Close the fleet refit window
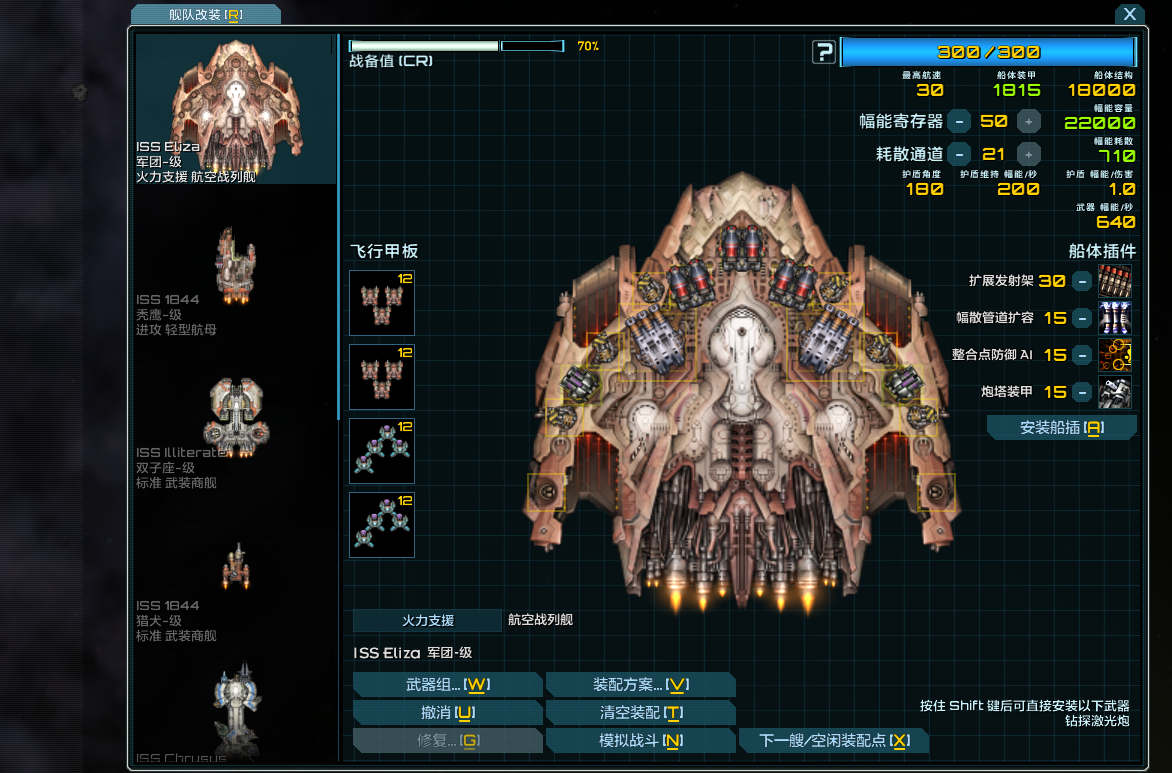 pyautogui.click(x=1129, y=14)
